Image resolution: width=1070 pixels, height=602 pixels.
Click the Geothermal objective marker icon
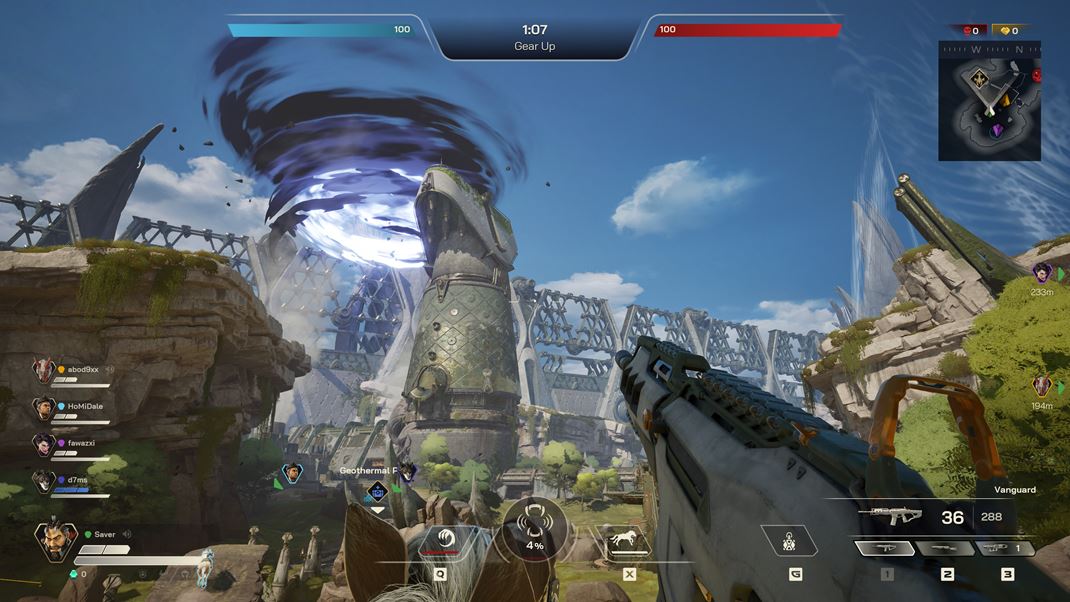(x=377, y=490)
